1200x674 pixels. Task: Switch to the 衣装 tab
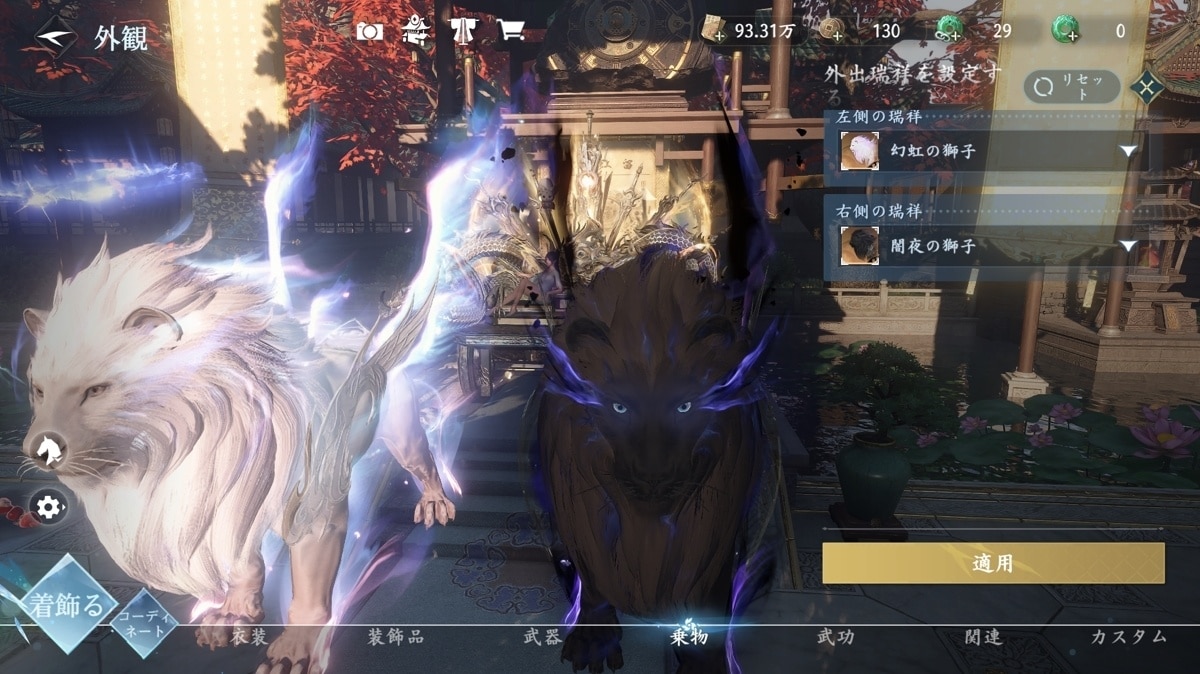point(250,637)
